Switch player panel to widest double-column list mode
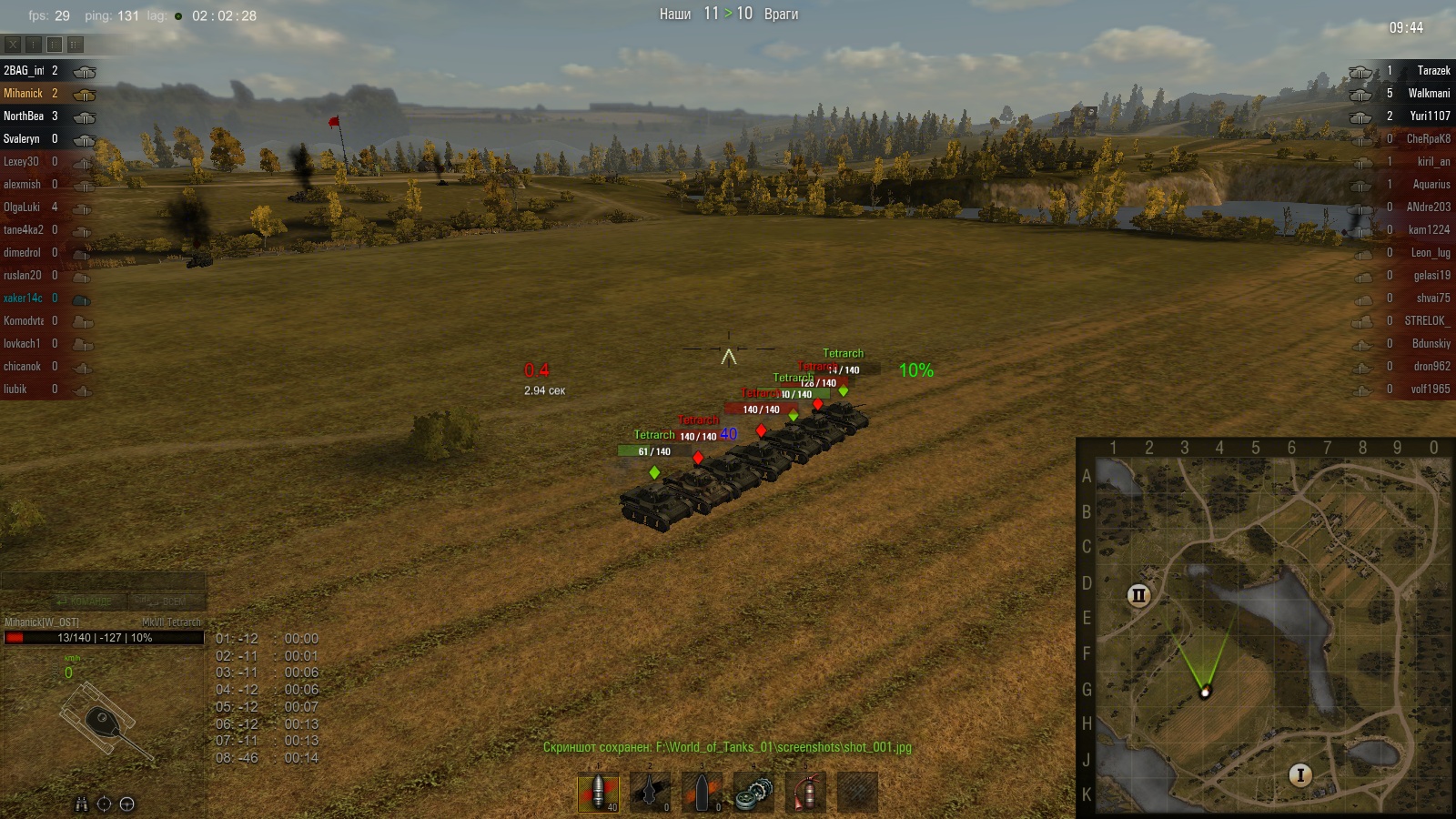 [76, 44]
